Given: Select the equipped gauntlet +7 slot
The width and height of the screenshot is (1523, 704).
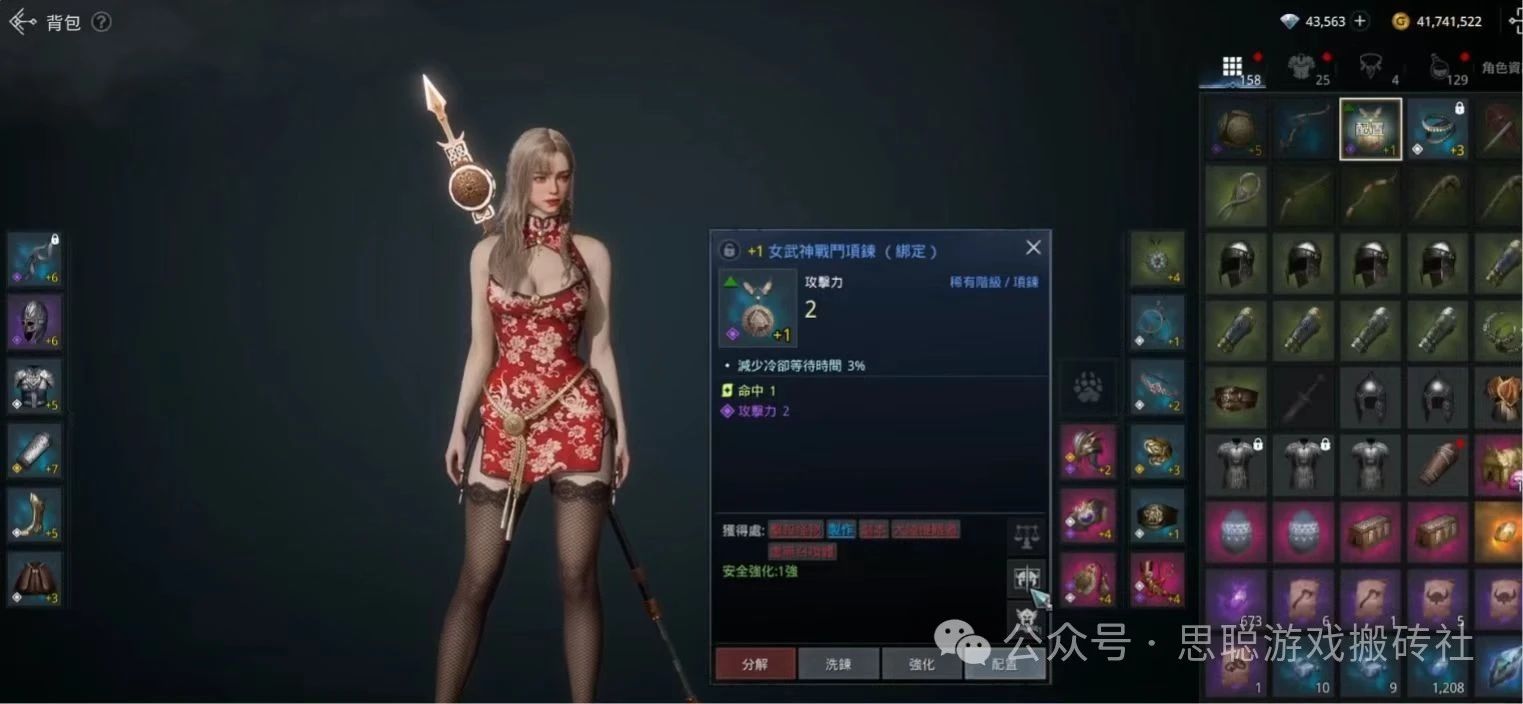Looking at the screenshot, I should point(35,450).
